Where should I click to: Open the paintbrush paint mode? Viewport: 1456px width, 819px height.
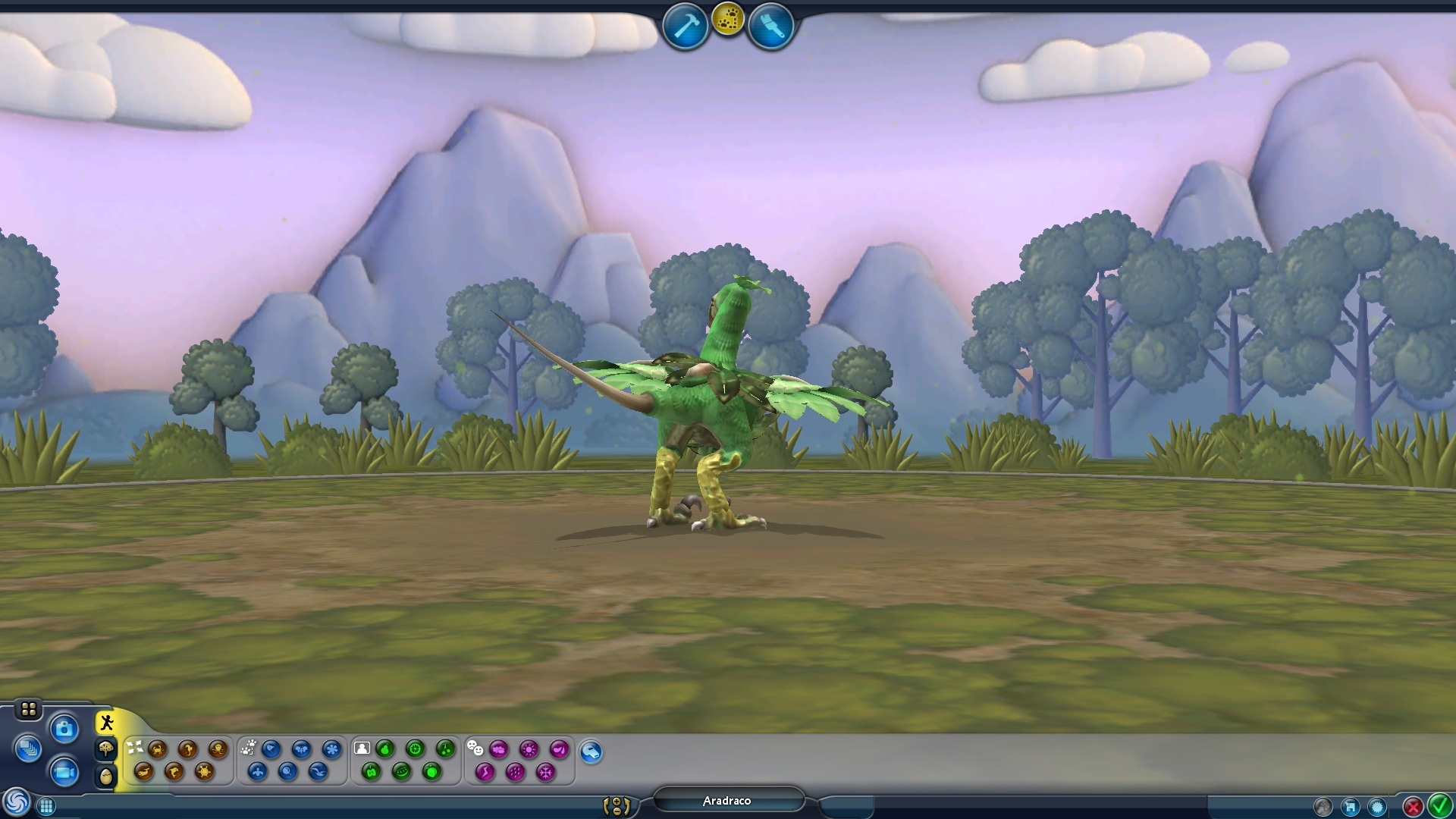(x=770, y=27)
